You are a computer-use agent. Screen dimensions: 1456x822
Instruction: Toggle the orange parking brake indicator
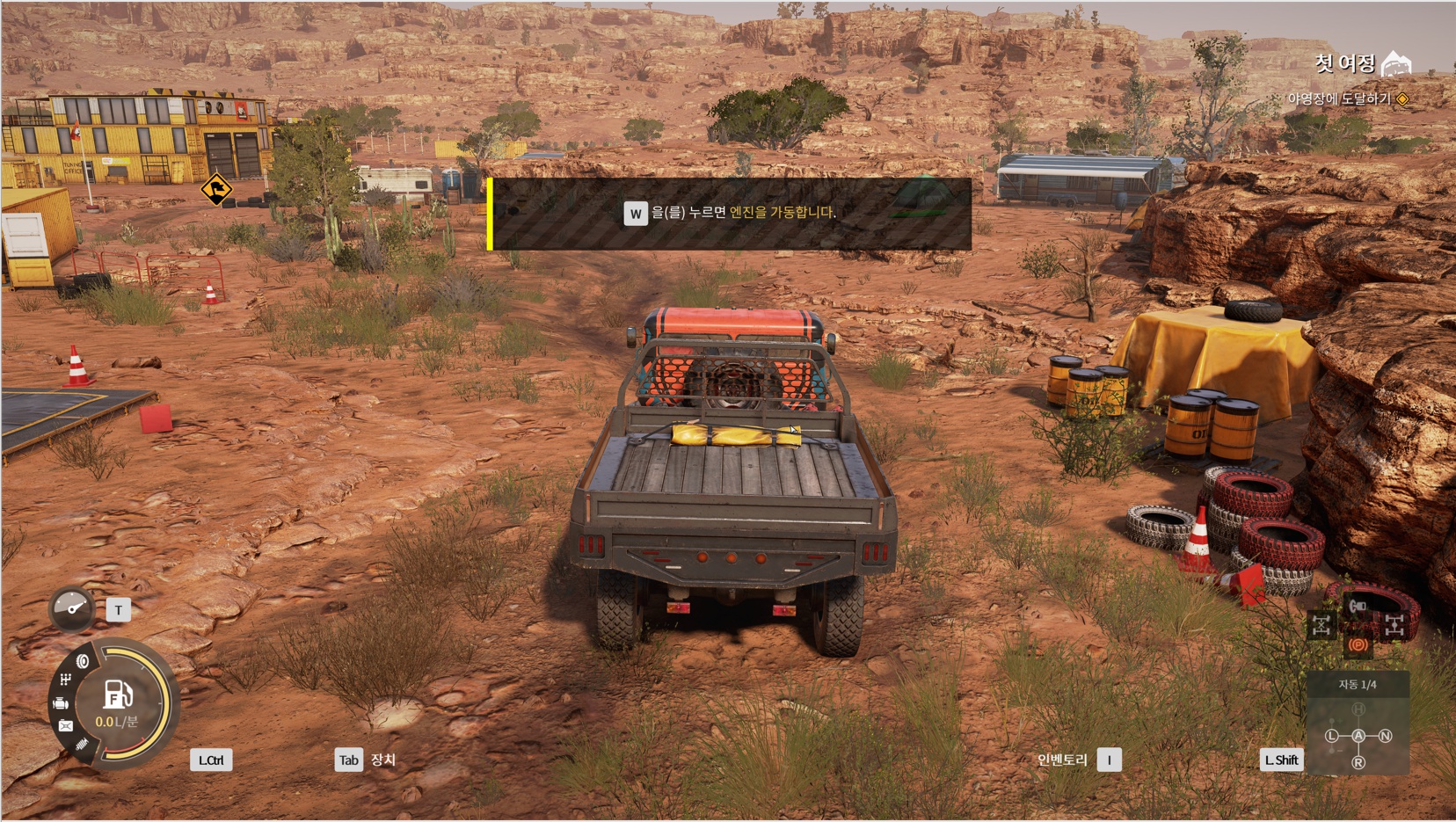tap(1358, 645)
